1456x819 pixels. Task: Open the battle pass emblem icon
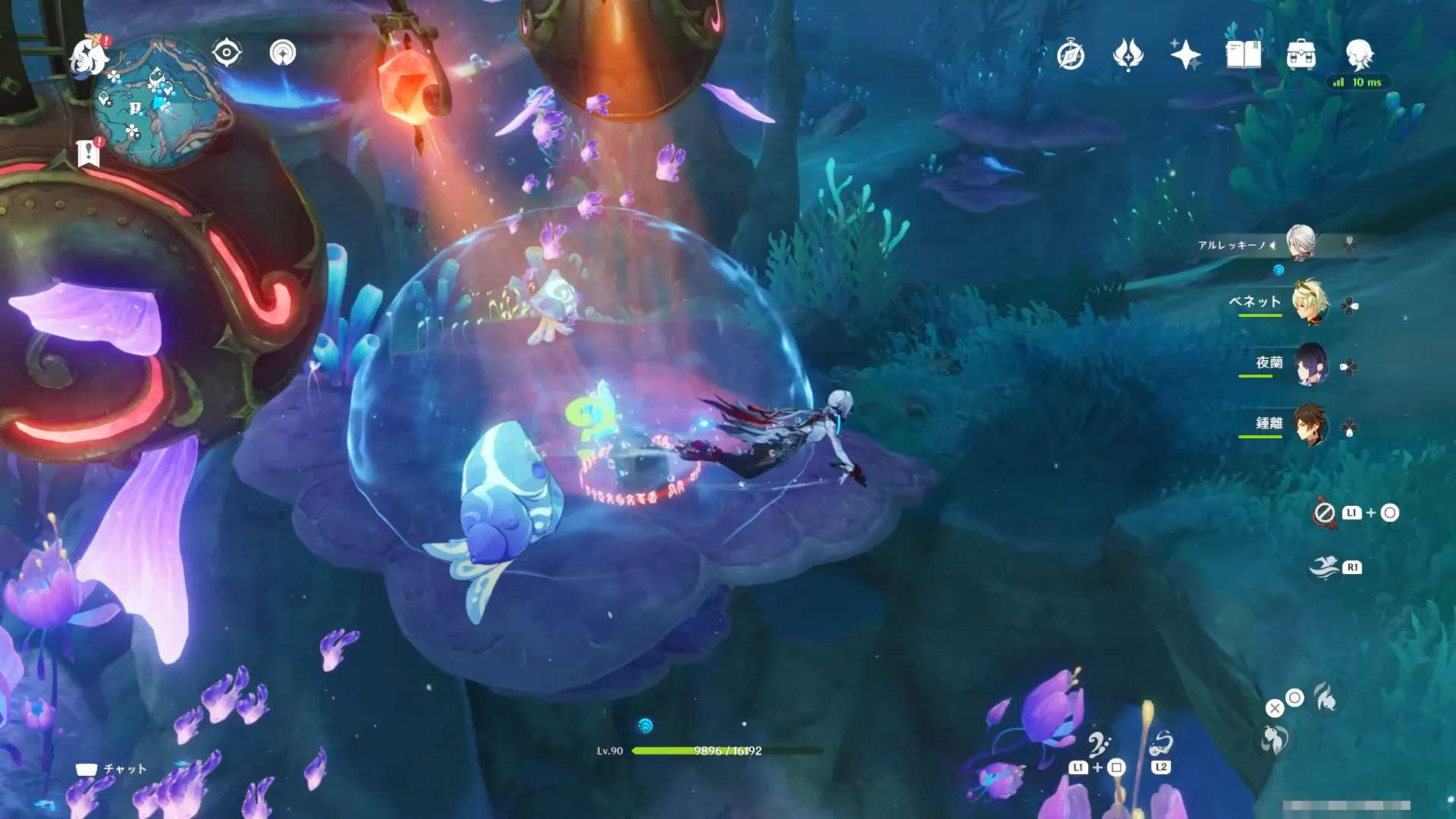pos(1128,55)
